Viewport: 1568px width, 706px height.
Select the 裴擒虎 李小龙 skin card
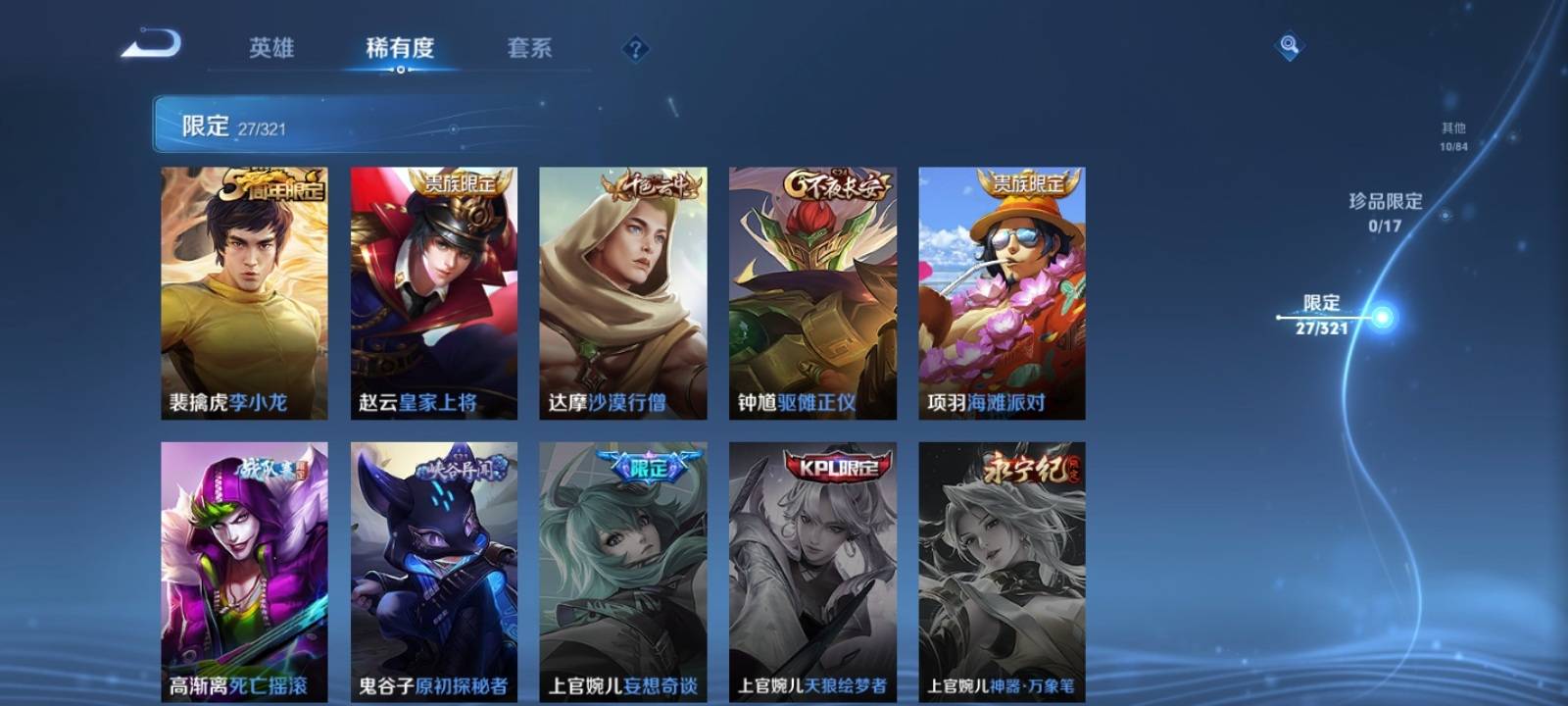244,293
